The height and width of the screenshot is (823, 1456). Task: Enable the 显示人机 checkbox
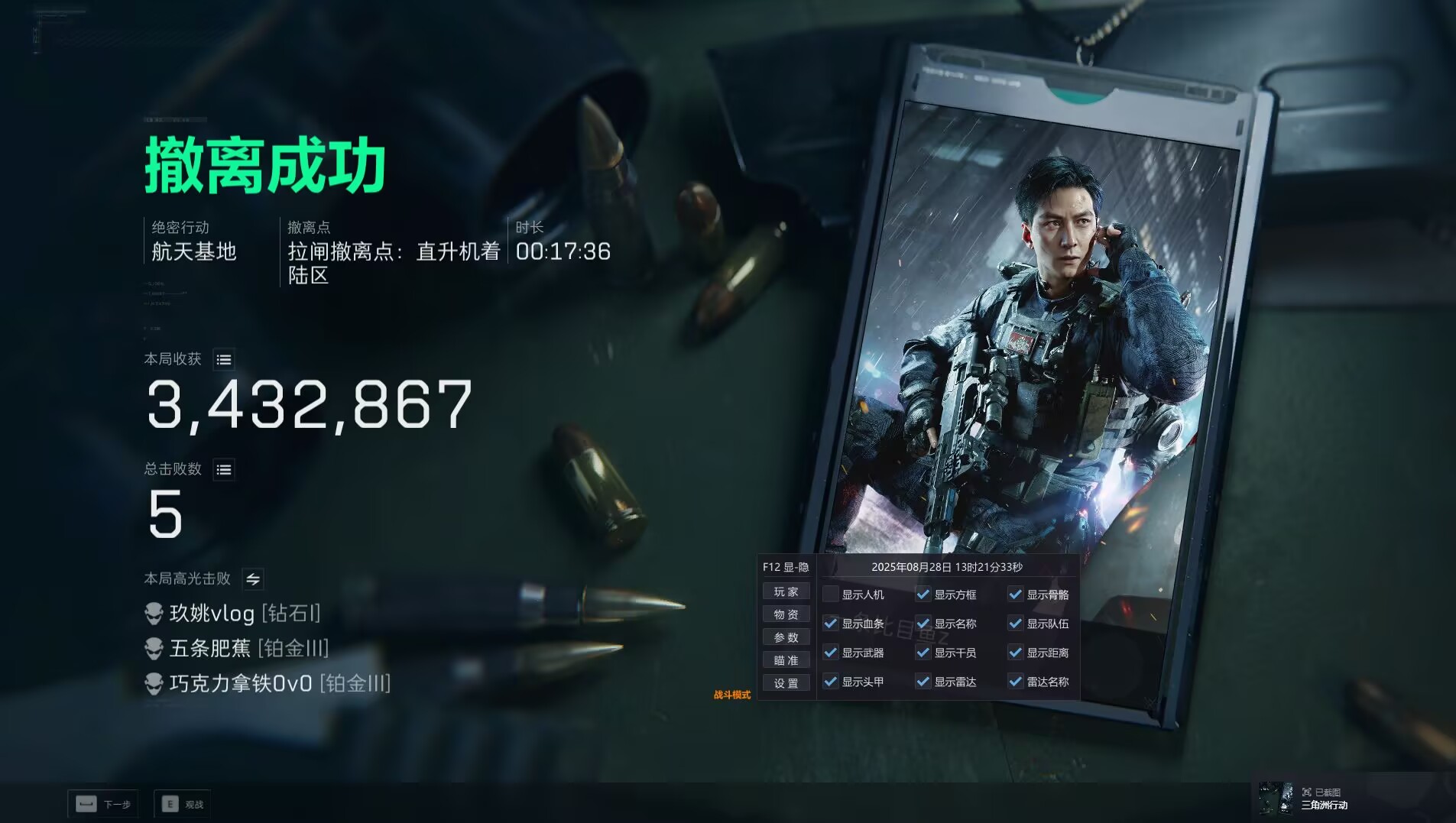tap(832, 594)
